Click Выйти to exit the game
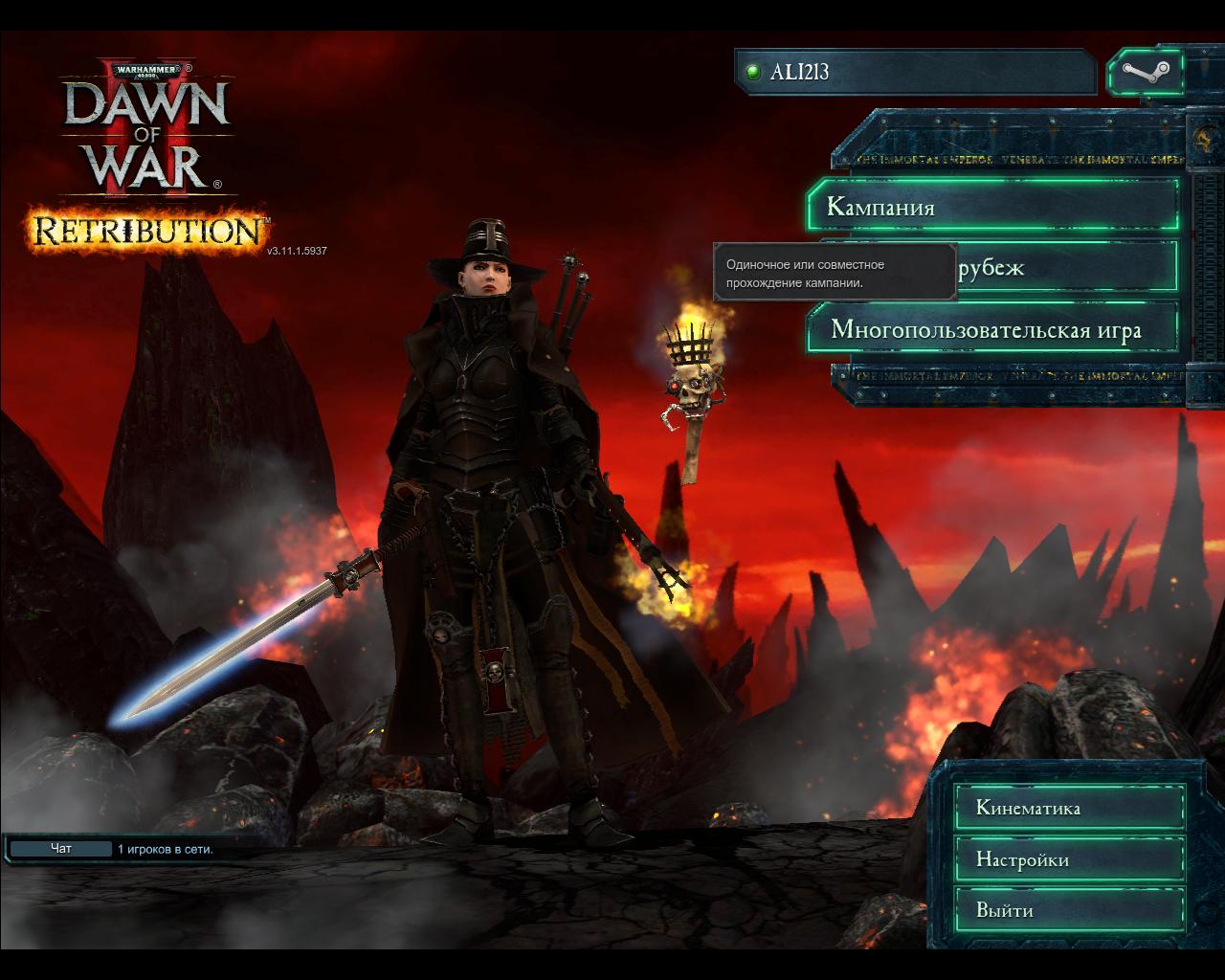This screenshot has width=1225, height=980. click(x=1069, y=910)
